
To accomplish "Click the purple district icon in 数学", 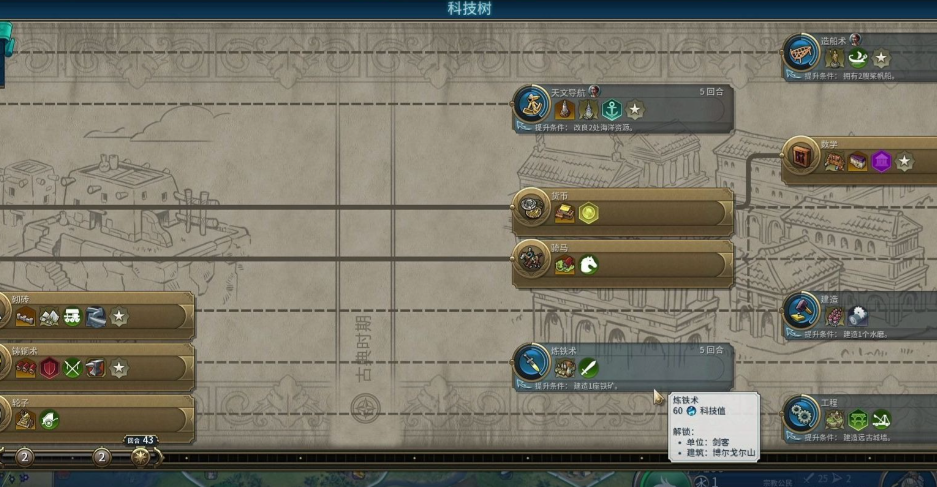I will [x=881, y=161].
